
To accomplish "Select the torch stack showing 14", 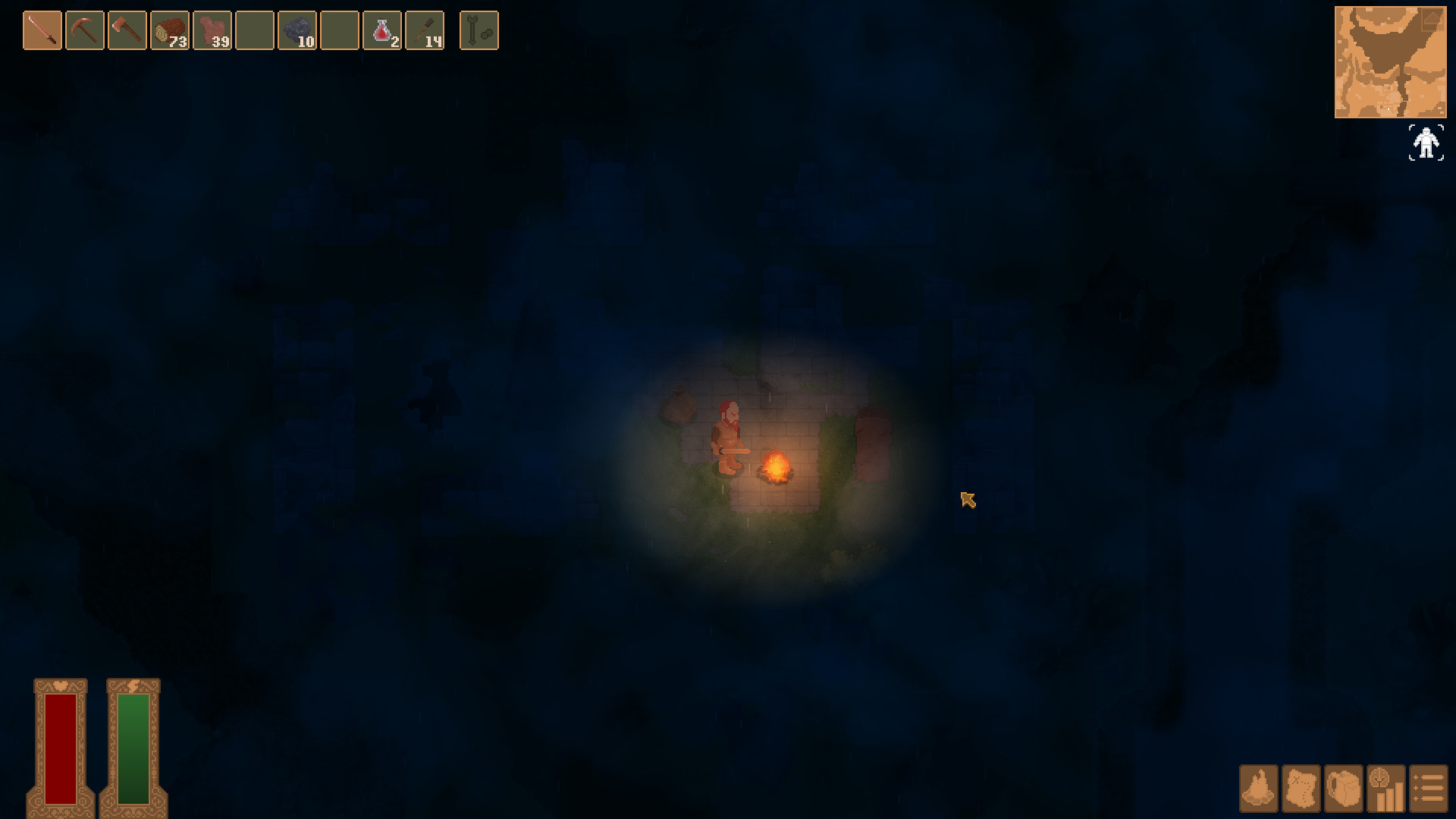I will point(424,30).
